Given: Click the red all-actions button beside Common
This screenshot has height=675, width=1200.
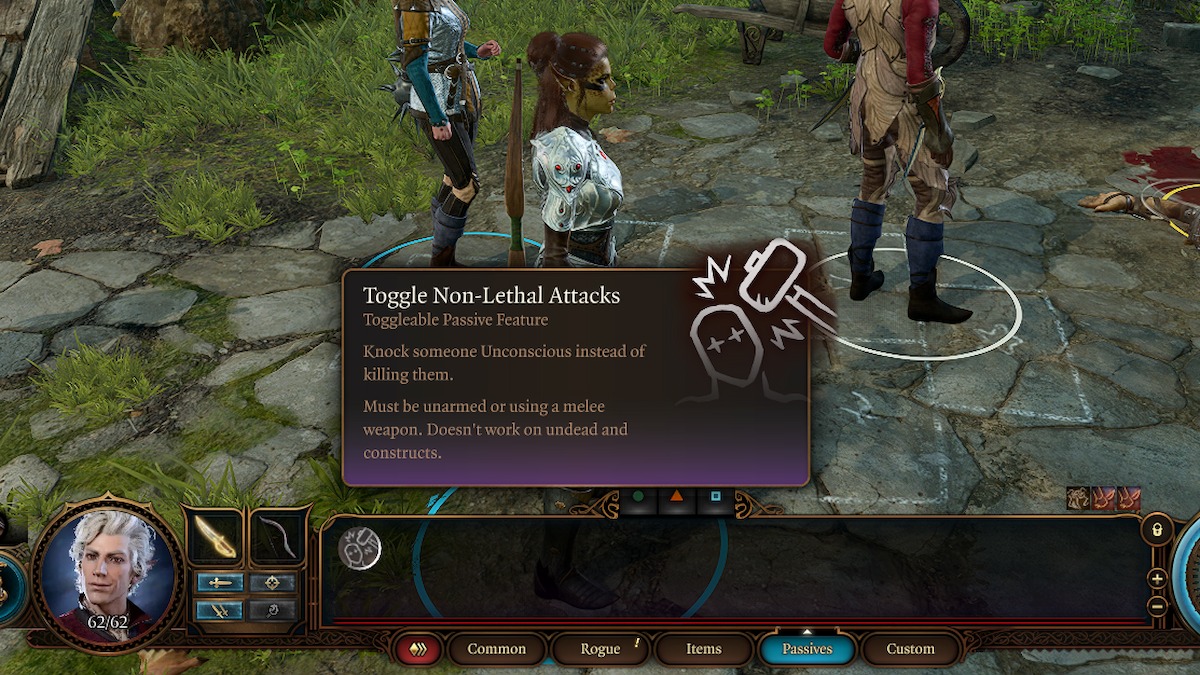Looking at the screenshot, I should coord(417,649).
